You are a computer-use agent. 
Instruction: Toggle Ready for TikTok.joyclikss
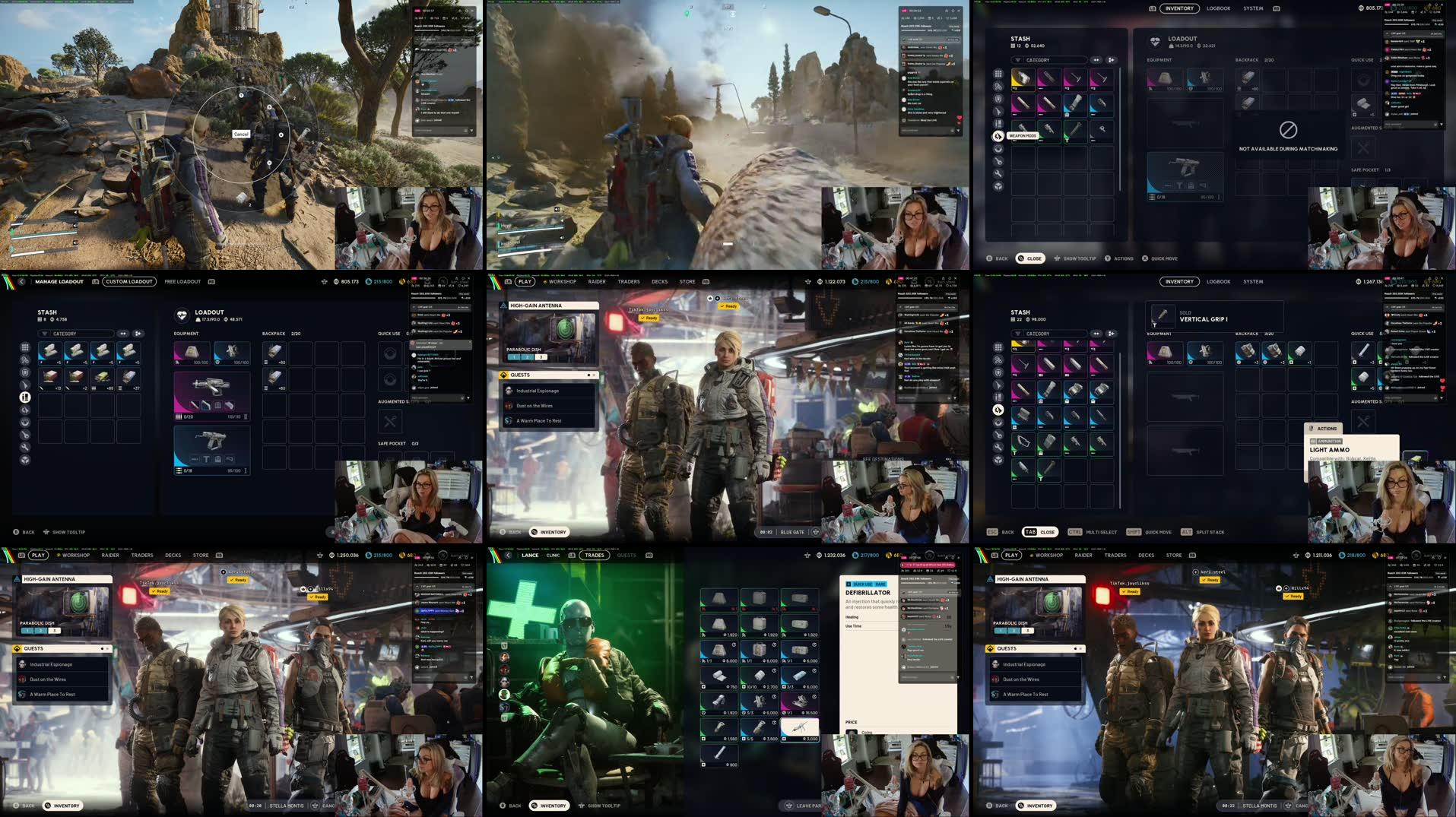pos(1130,591)
